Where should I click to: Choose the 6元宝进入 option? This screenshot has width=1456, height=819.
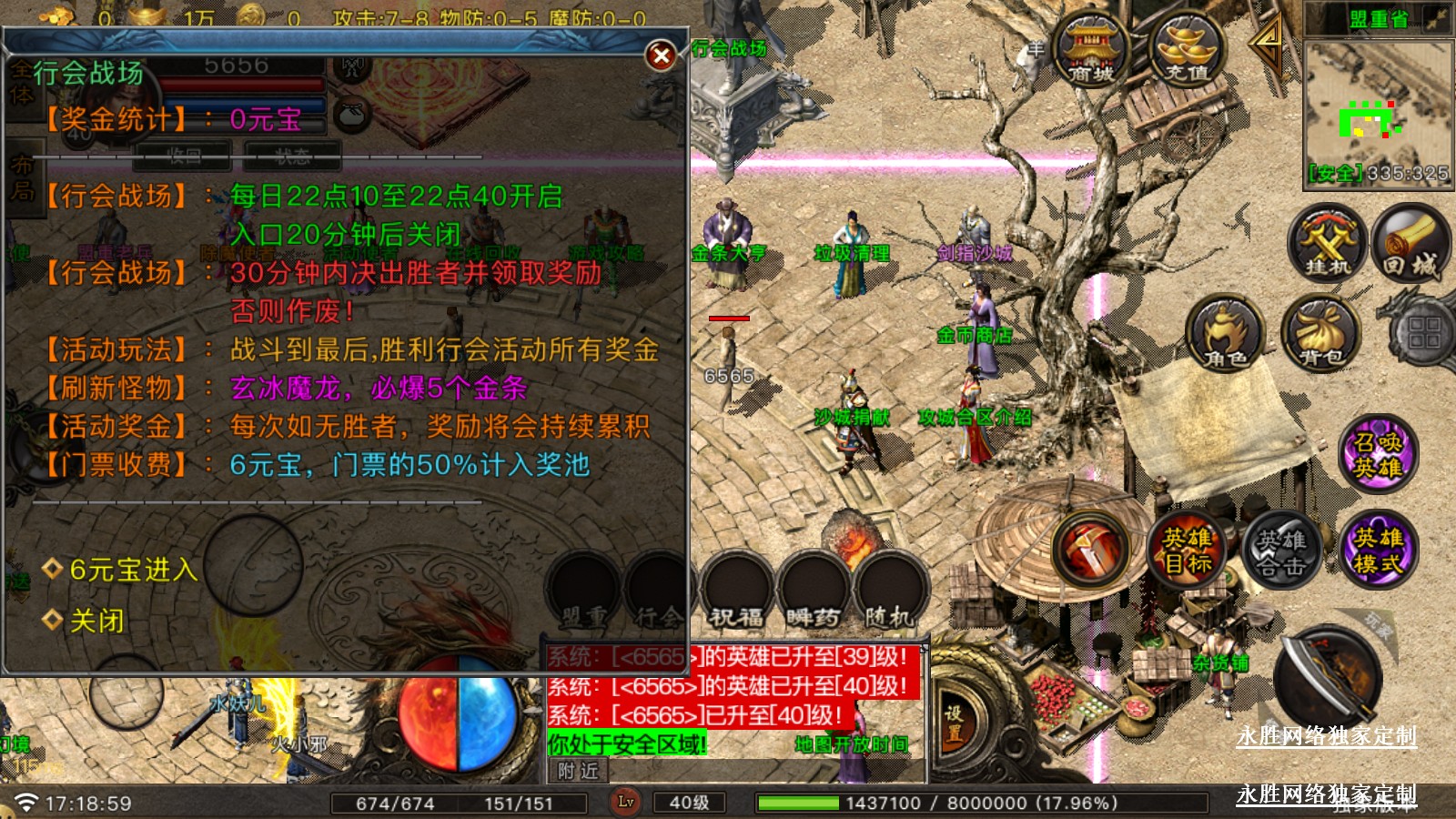click(133, 570)
